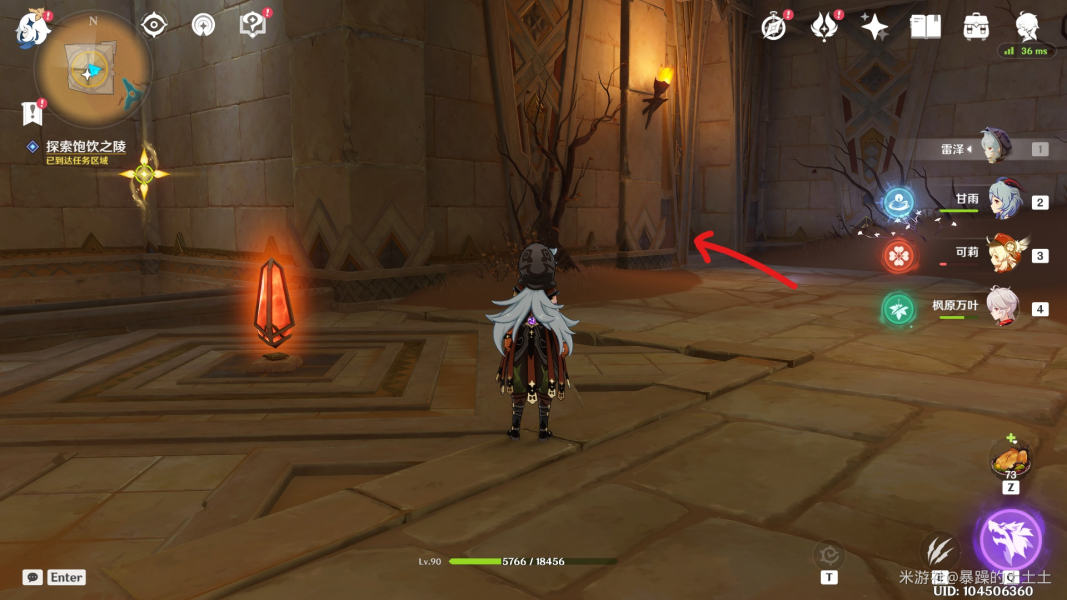
Task: Open the Paimon main menu
Action: click(x=32, y=28)
